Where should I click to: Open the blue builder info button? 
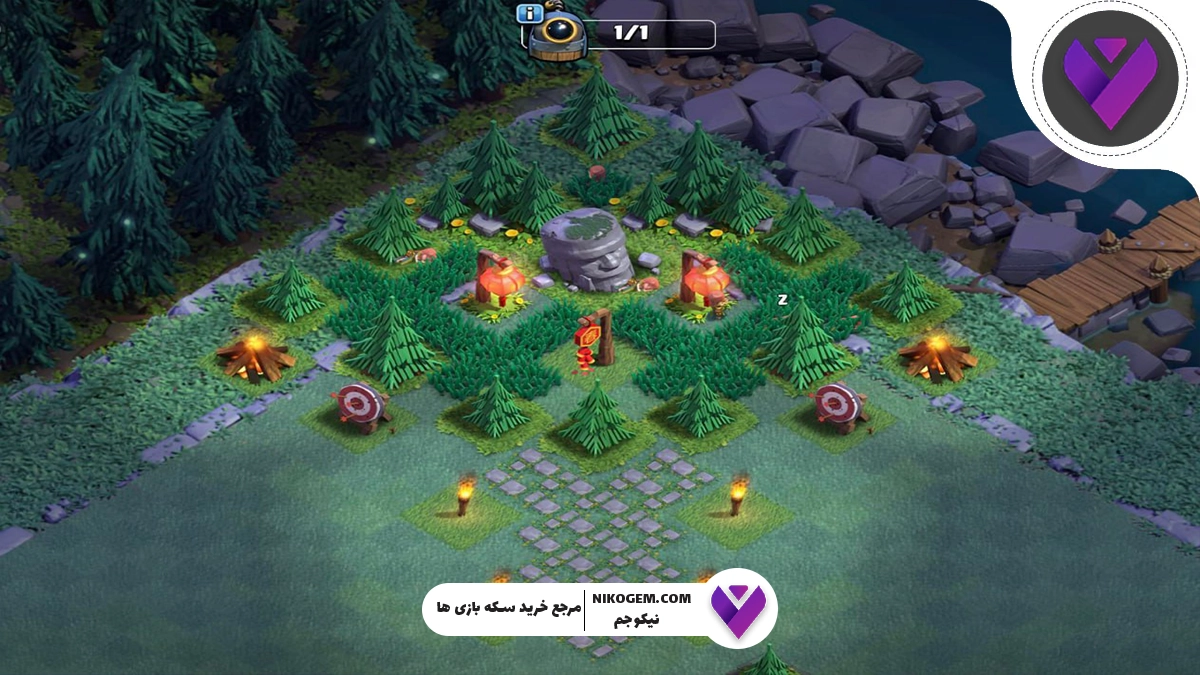click(x=529, y=14)
